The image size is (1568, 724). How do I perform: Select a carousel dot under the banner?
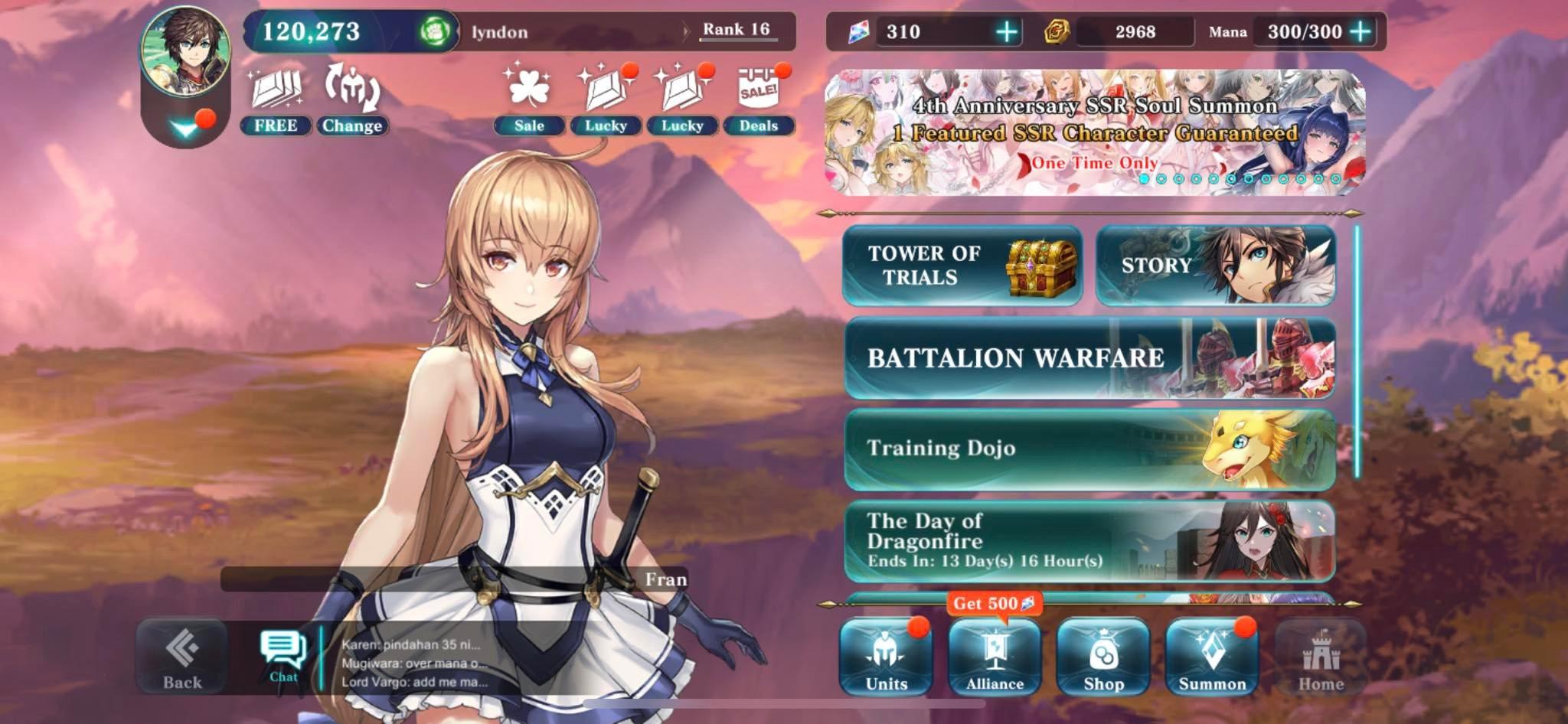click(1145, 178)
